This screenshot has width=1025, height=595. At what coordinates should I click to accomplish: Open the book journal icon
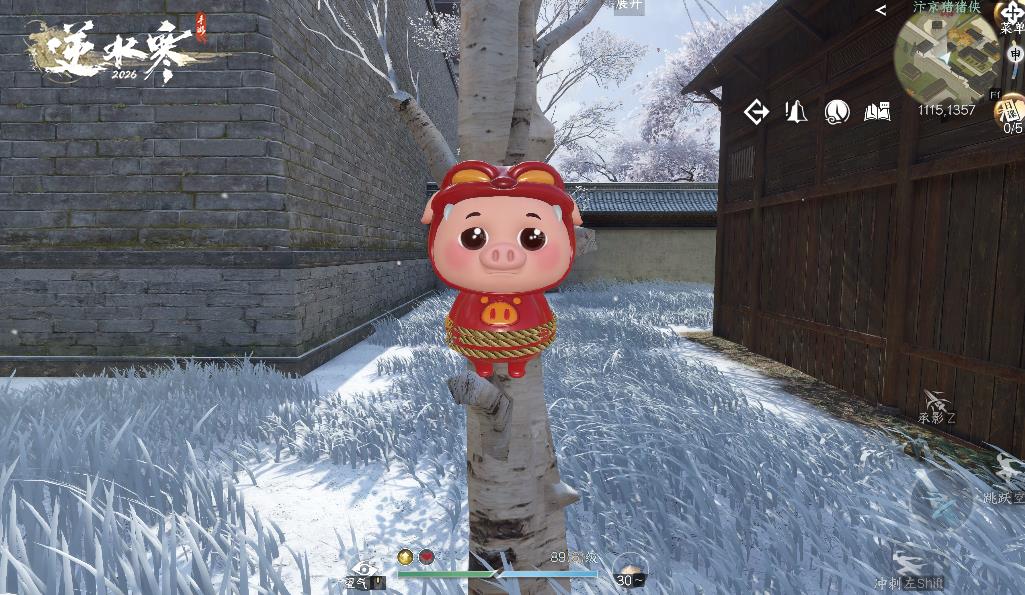(x=877, y=112)
